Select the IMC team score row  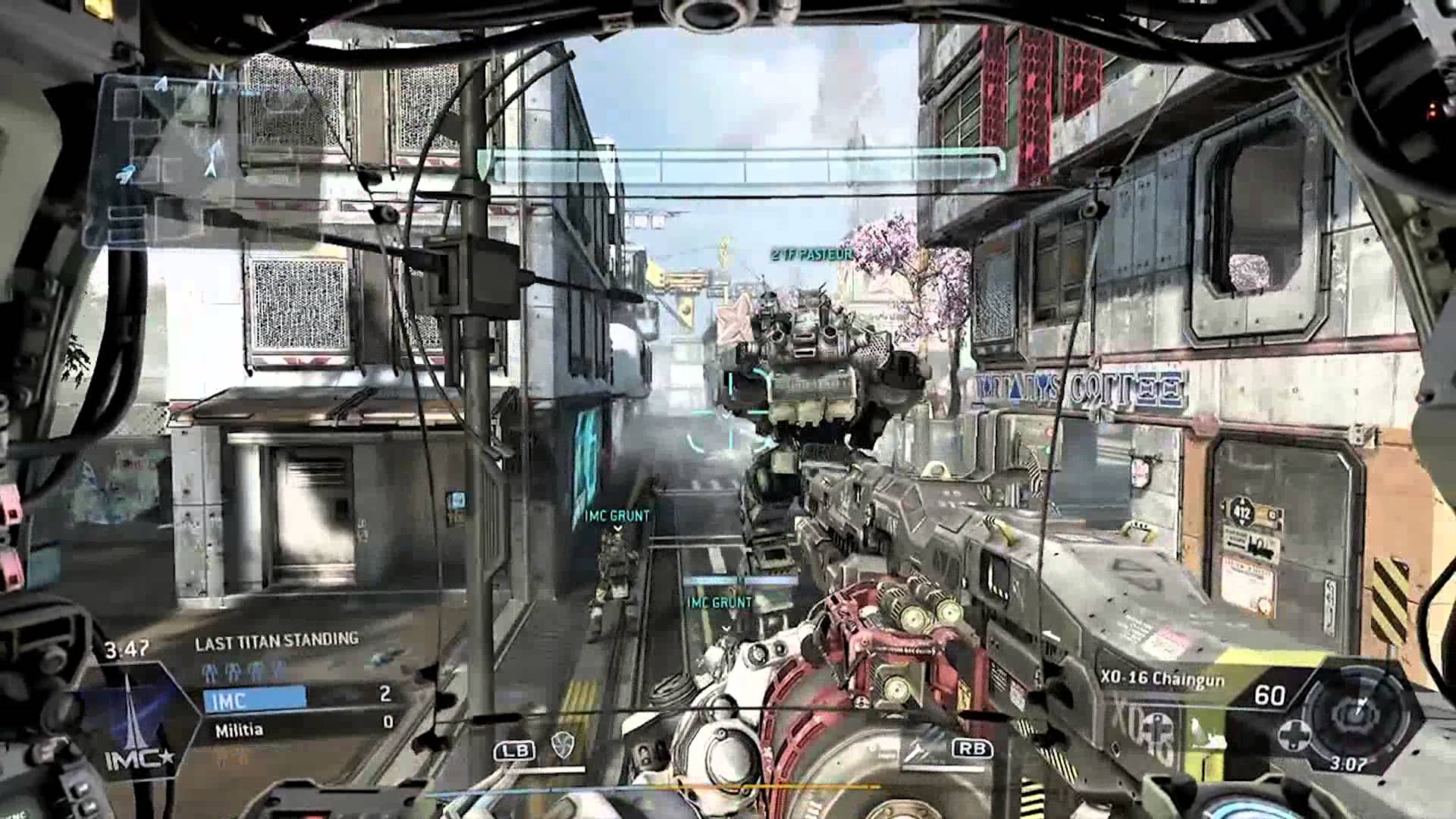coord(298,697)
